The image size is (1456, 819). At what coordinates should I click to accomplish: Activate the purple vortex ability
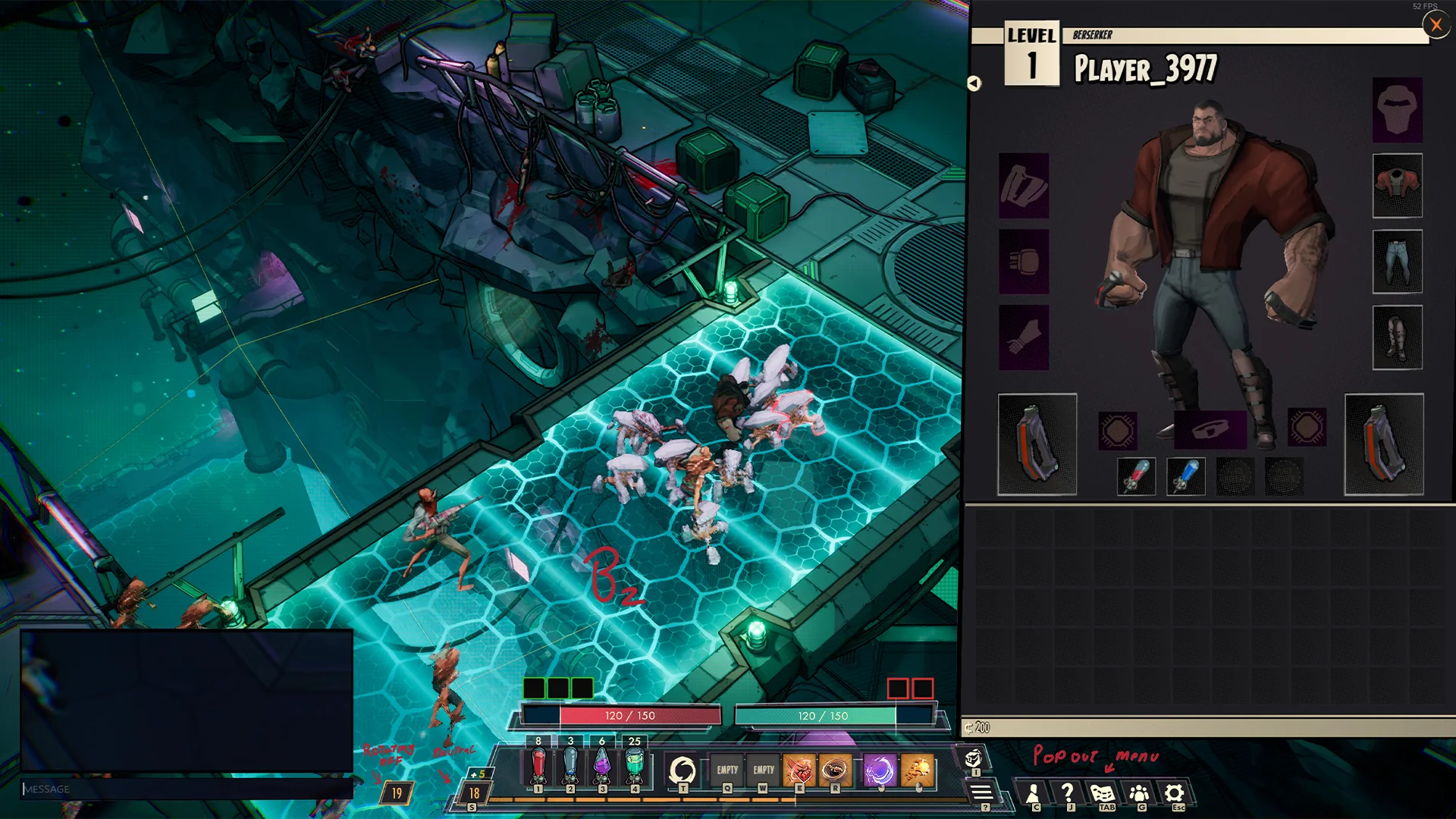point(880,770)
